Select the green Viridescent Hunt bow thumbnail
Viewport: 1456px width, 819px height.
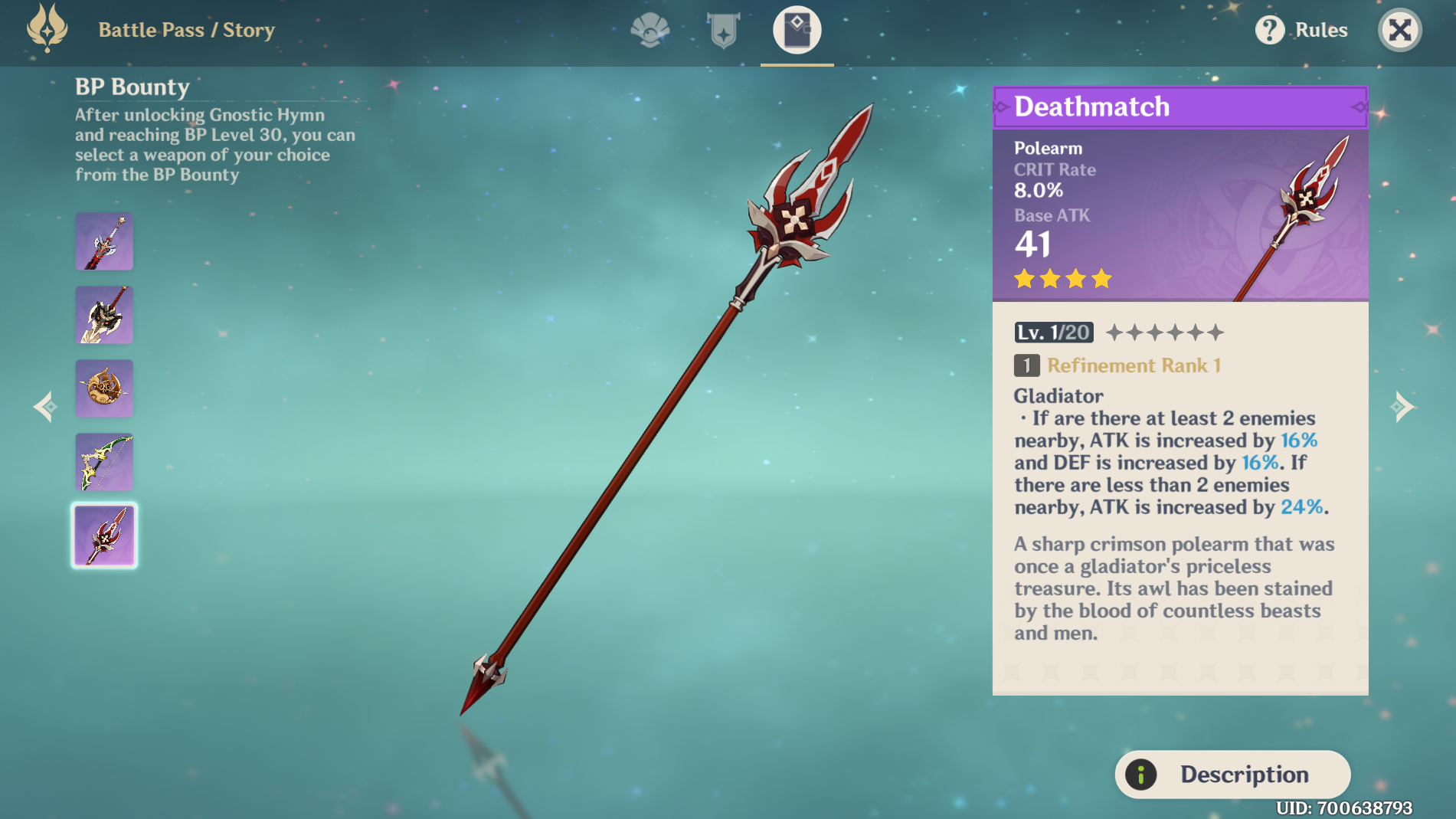point(104,462)
